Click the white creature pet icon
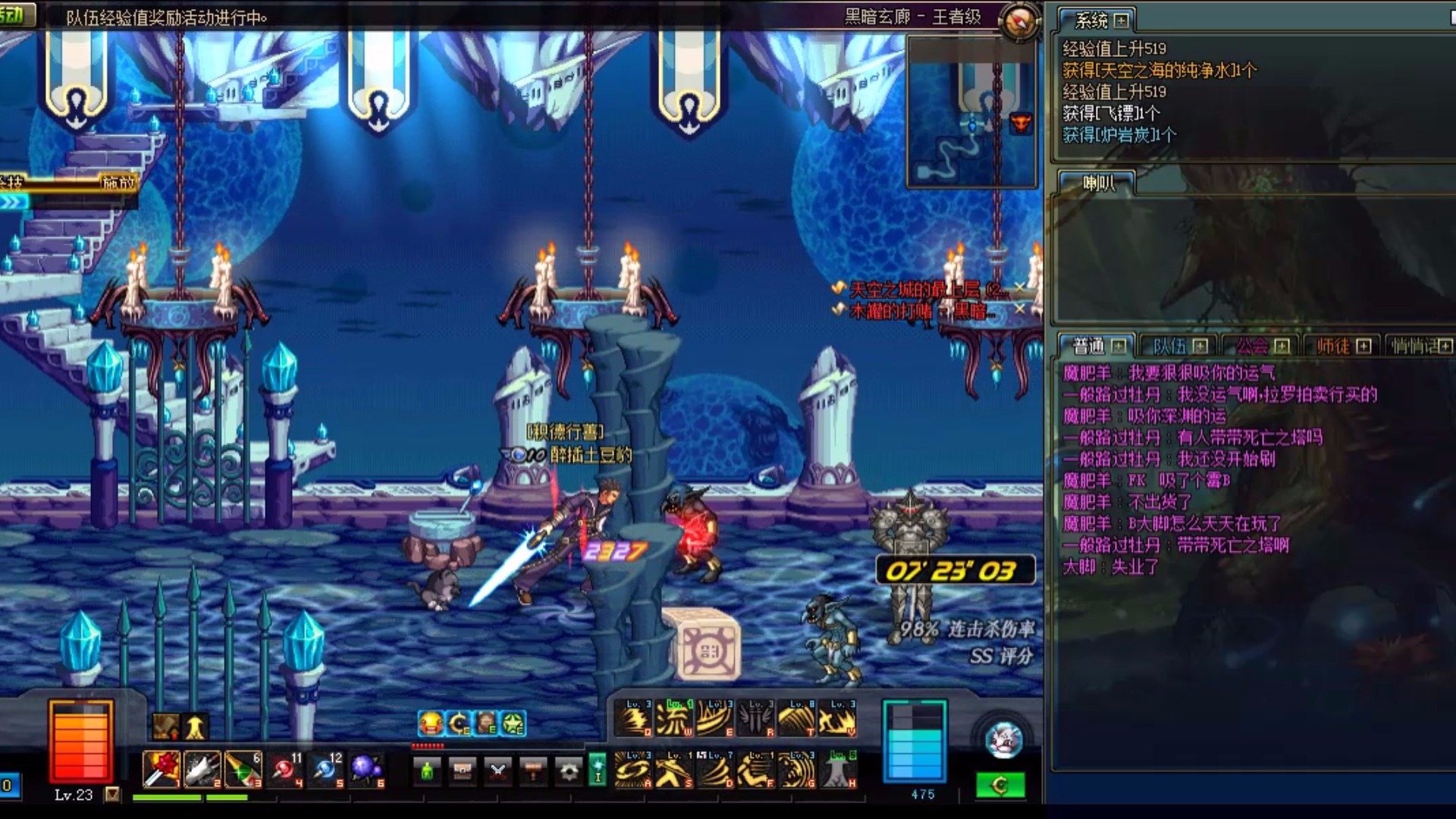 pyautogui.click(x=1005, y=740)
